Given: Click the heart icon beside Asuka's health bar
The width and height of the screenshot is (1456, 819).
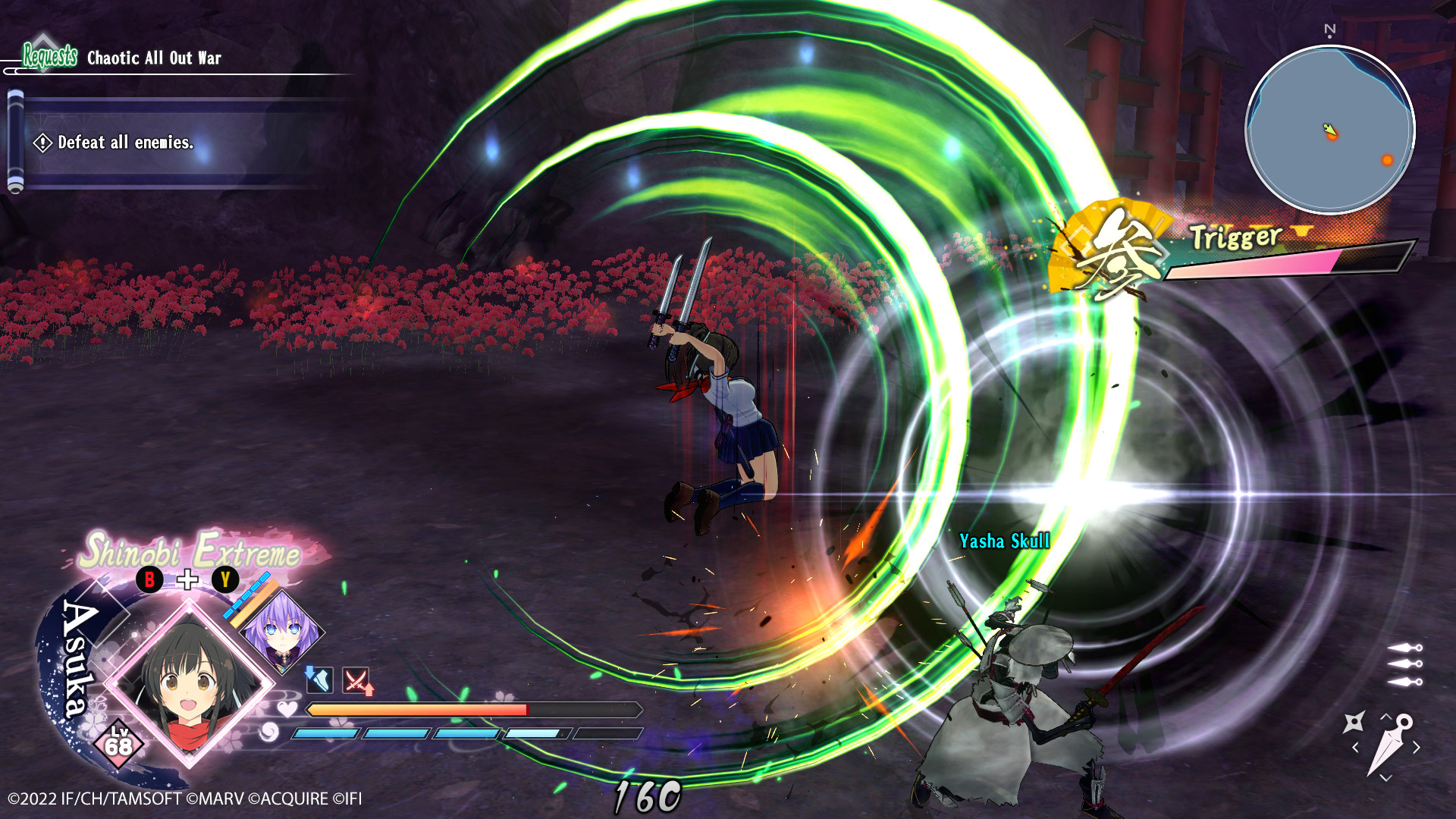Looking at the screenshot, I should (x=288, y=709).
